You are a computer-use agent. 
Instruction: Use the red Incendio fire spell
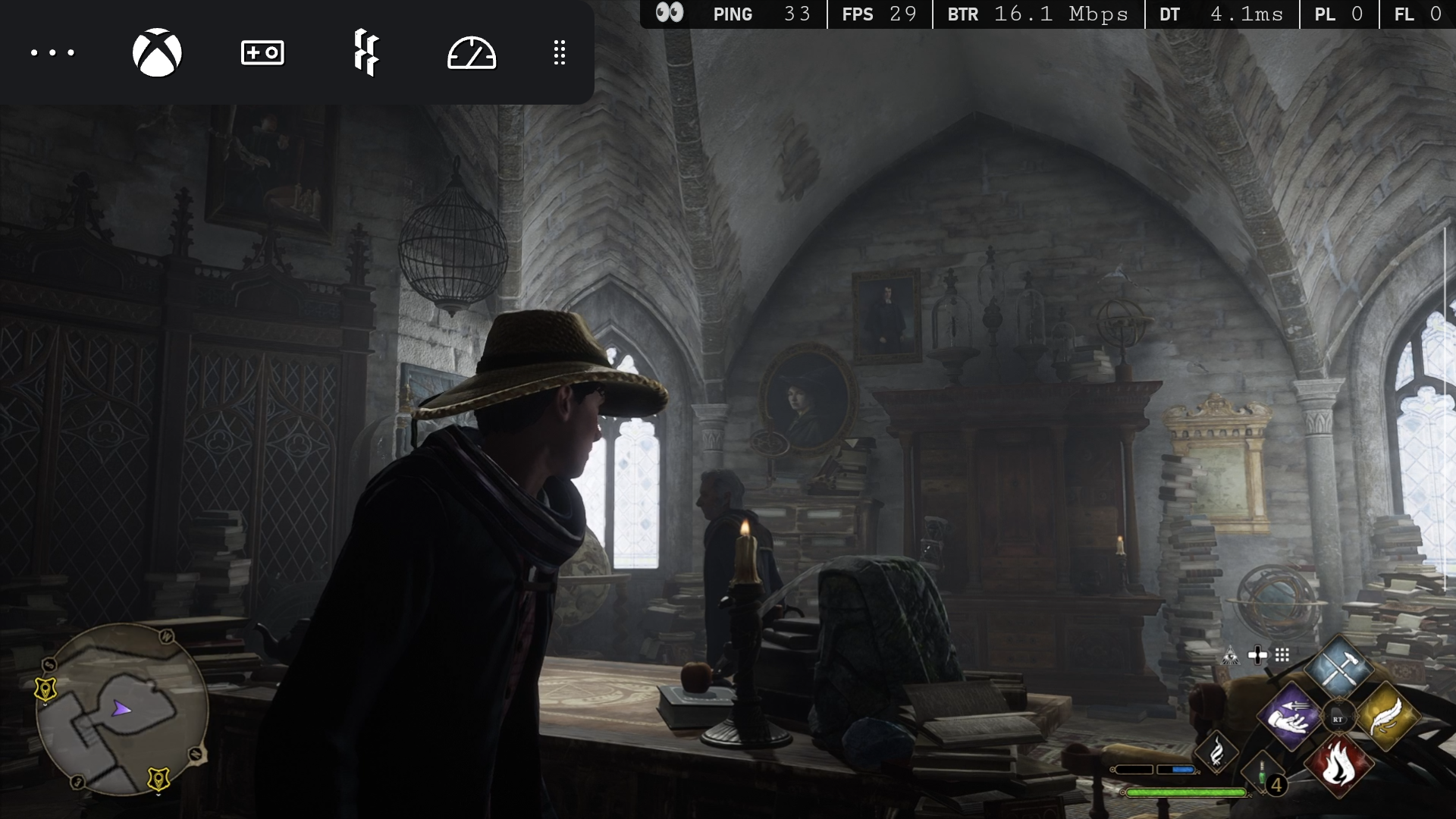1338,764
